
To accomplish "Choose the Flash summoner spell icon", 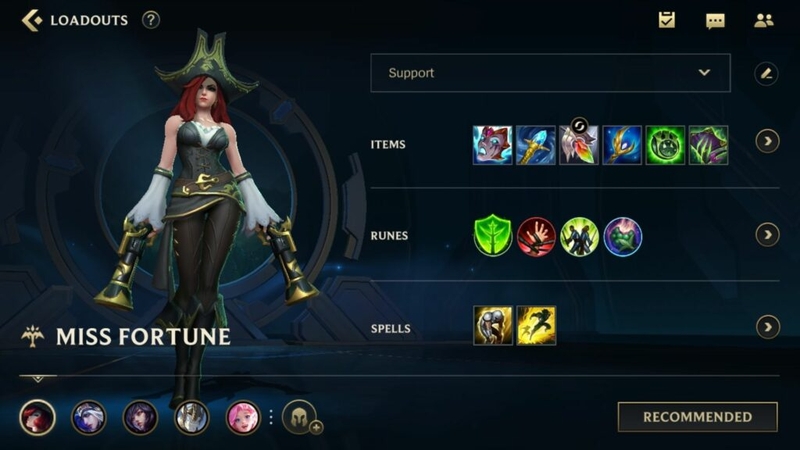I will [x=536, y=326].
